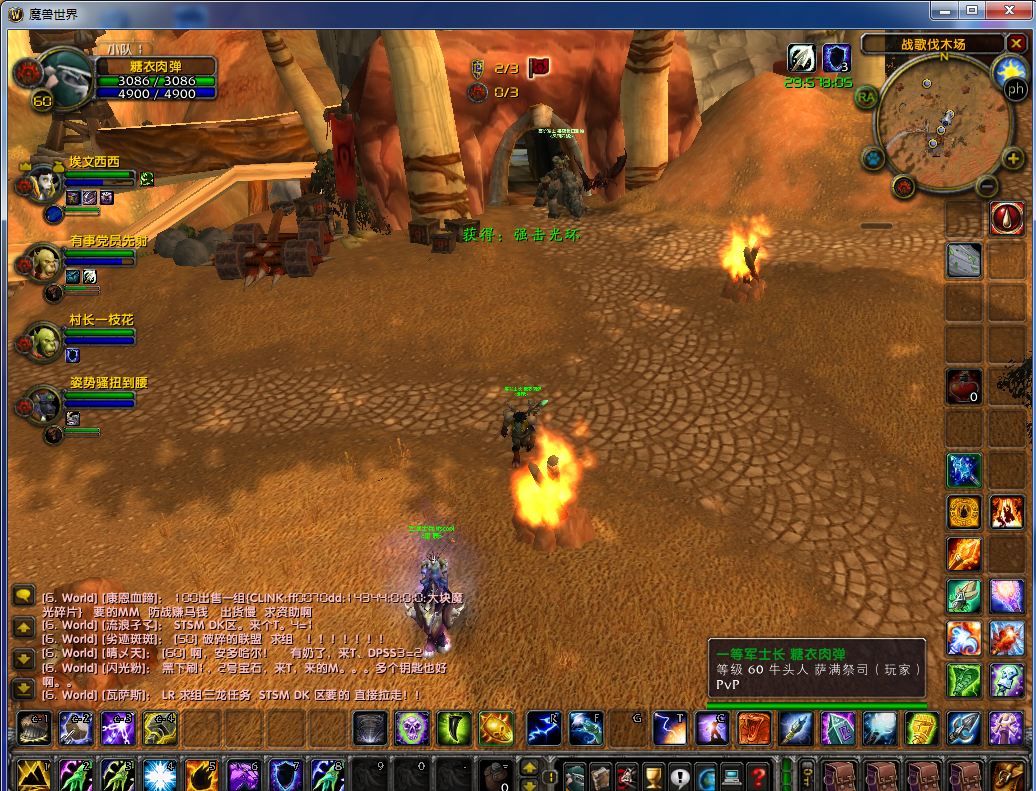Viewport: 1036px width, 791px height.
Task: Open the gold trophy achievements micro button
Action: [653, 775]
